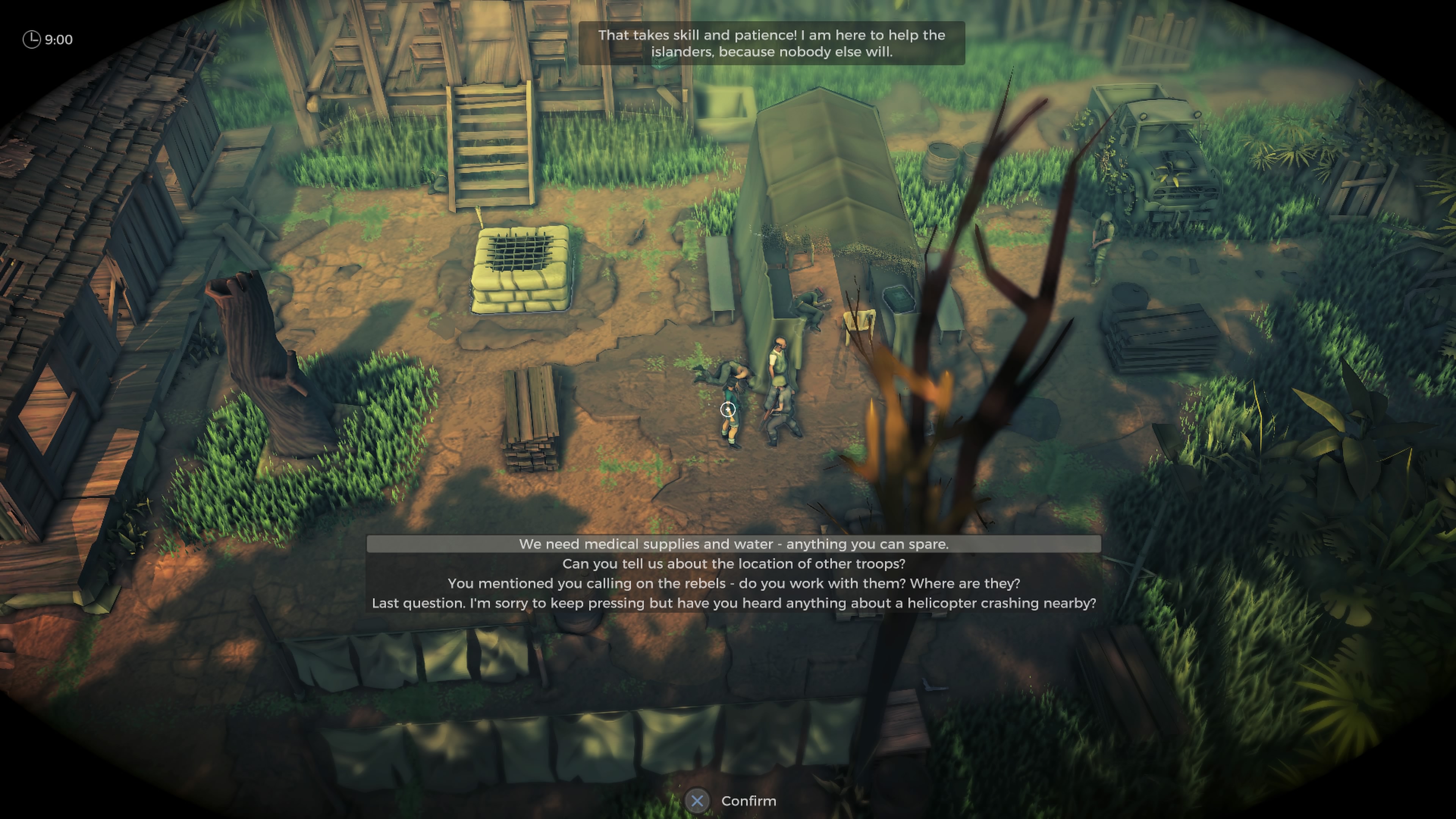The image size is (1456, 819).
Task: Ask about the location of other troops
Action: 734,563
